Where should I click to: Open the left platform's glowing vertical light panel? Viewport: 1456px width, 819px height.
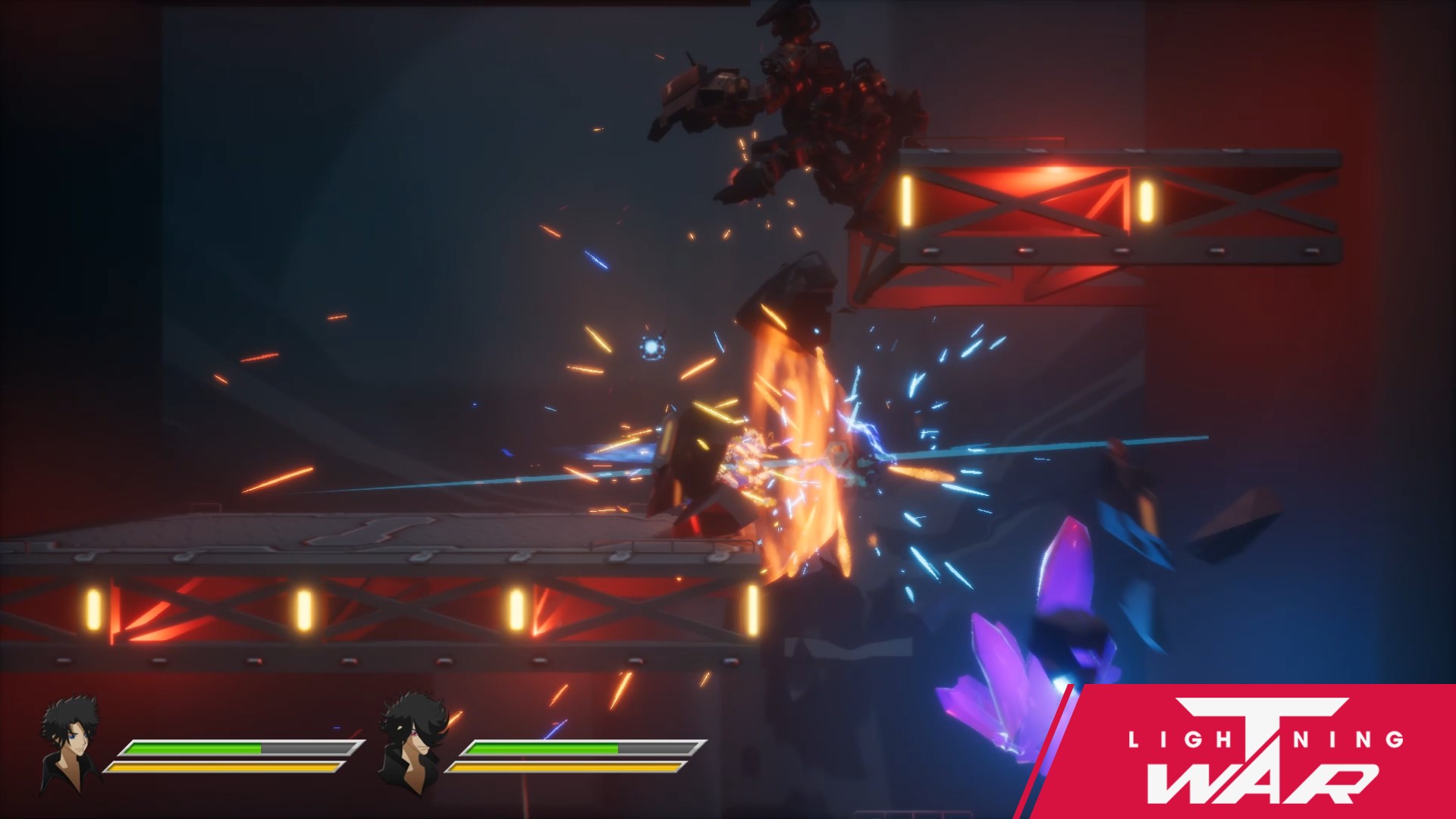[x=93, y=608]
